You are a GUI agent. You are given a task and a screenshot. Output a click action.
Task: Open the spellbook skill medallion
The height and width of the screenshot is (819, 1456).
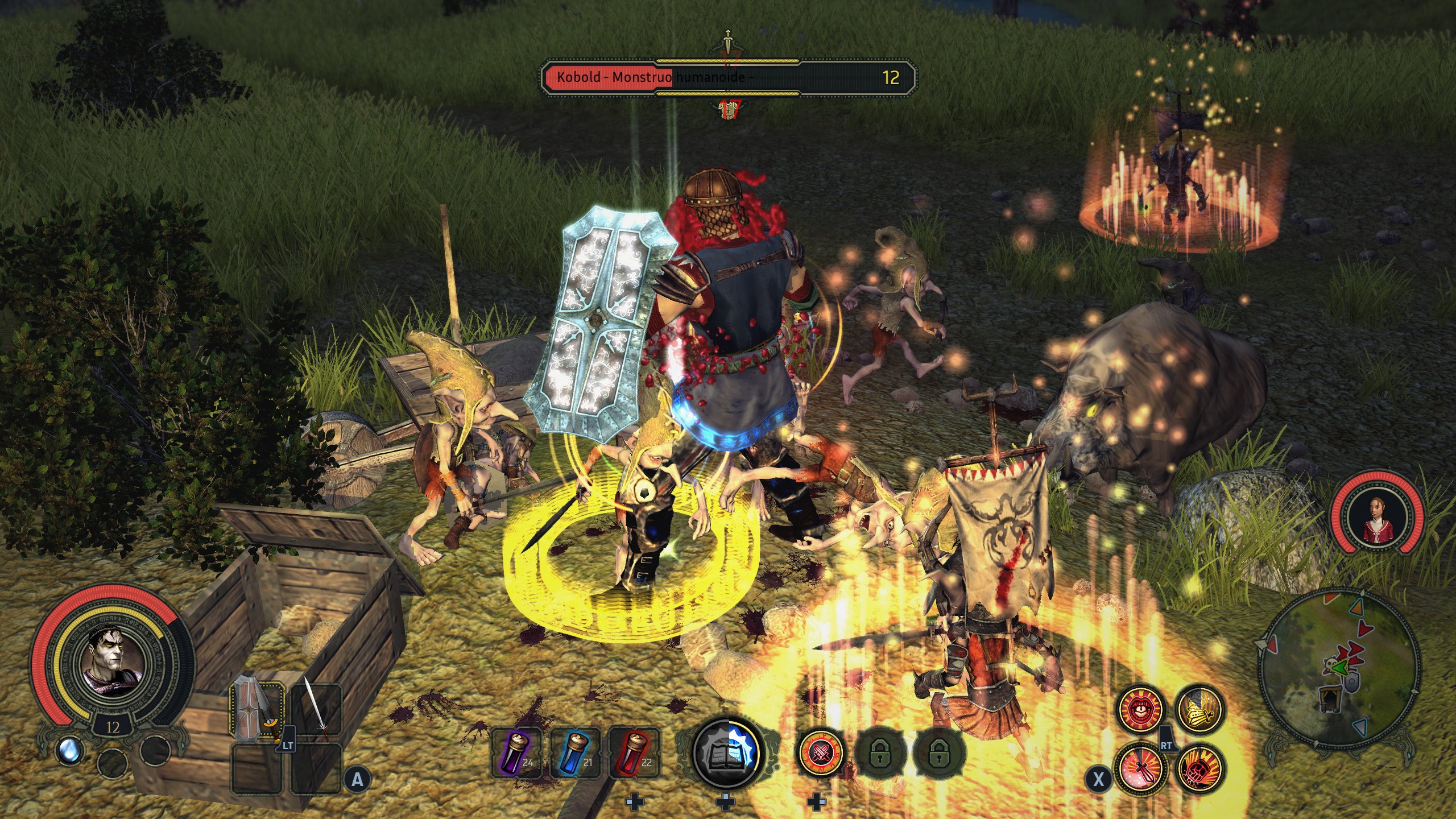pyautogui.click(x=726, y=752)
